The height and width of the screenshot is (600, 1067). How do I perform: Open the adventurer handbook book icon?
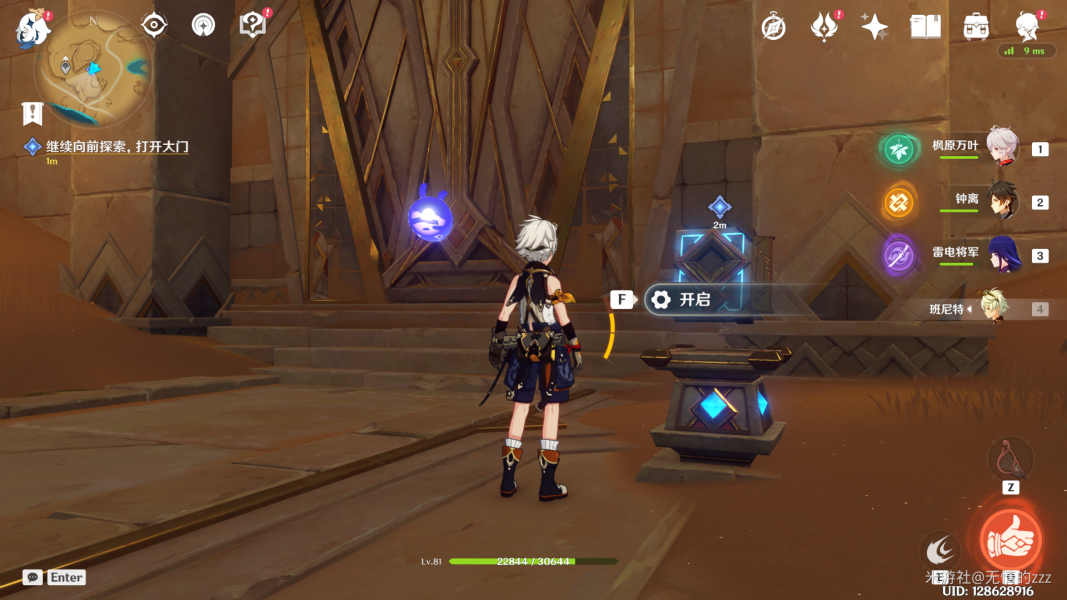tap(925, 27)
